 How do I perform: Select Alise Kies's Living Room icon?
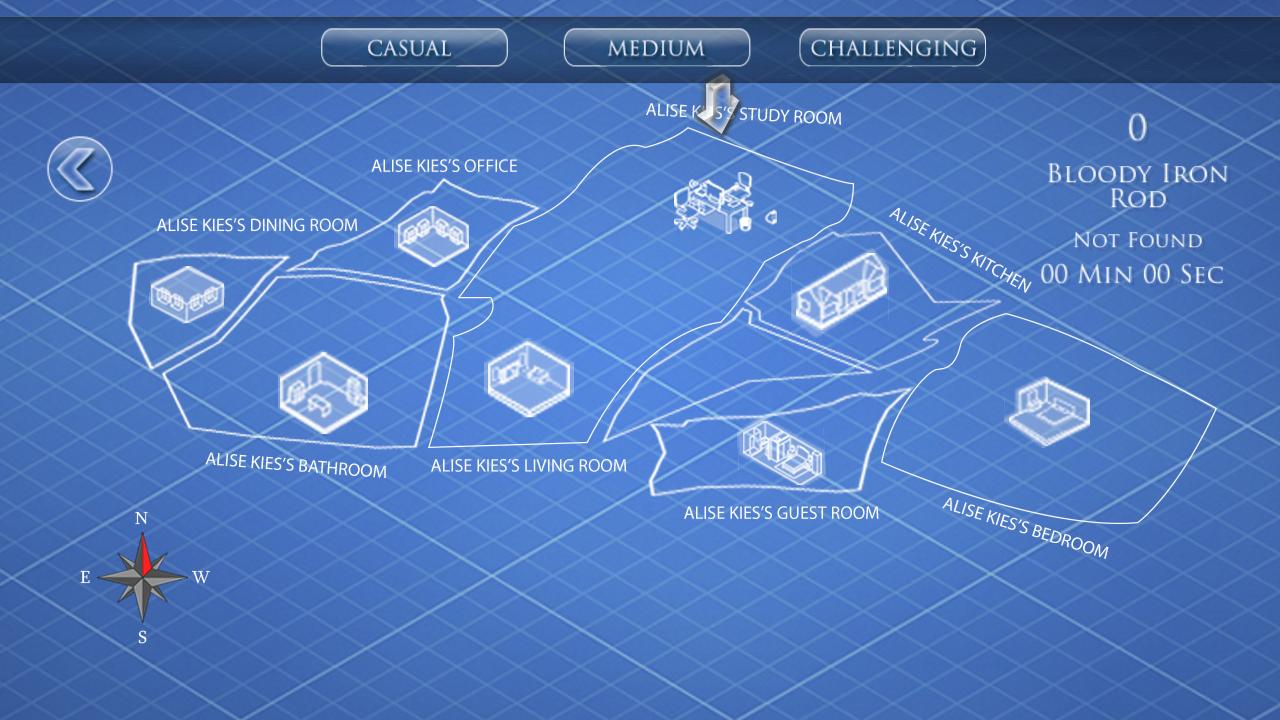(x=528, y=380)
